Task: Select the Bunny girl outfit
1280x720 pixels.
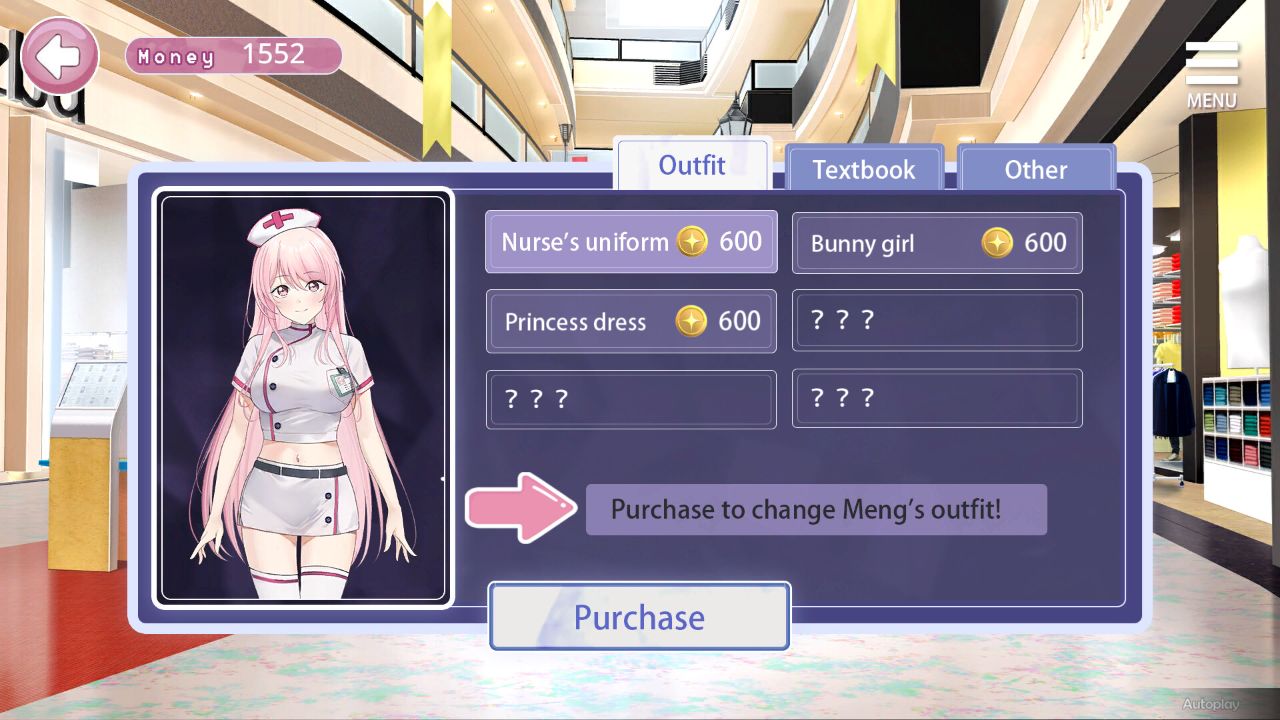Action: click(936, 242)
